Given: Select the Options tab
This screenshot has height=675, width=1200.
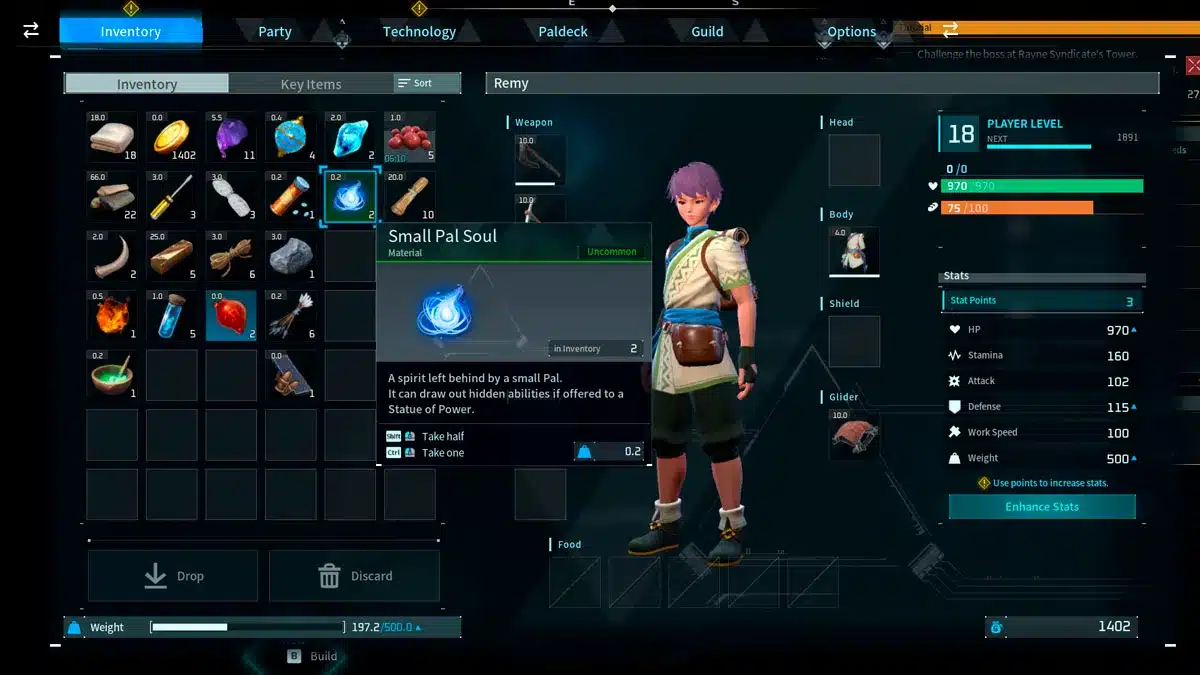Looking at the screenshot, I should [x=851, y=32].
